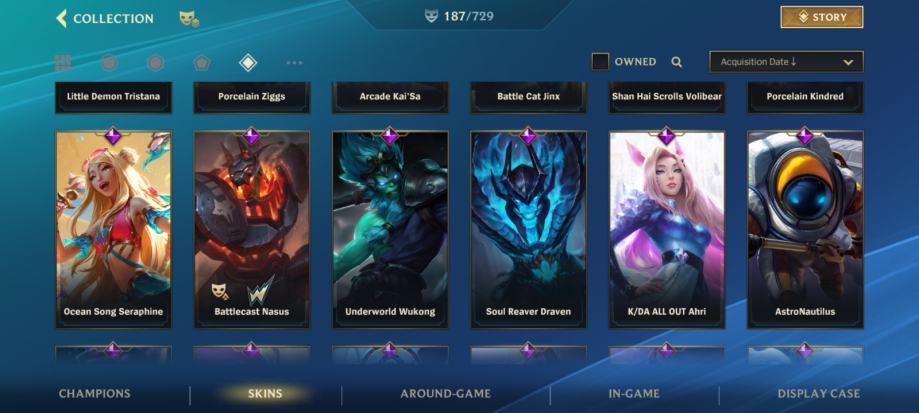Select the K/DA ALL OUT Ahri skin
The image size is (919, 413).
click(x=666, y=229)
